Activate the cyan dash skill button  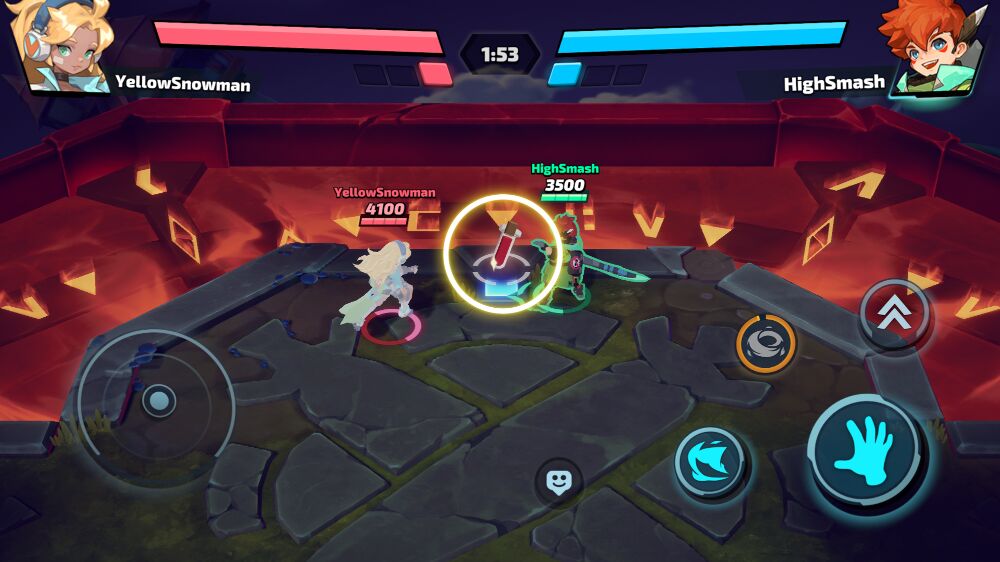pyautogui.click(x=709, y=462)
